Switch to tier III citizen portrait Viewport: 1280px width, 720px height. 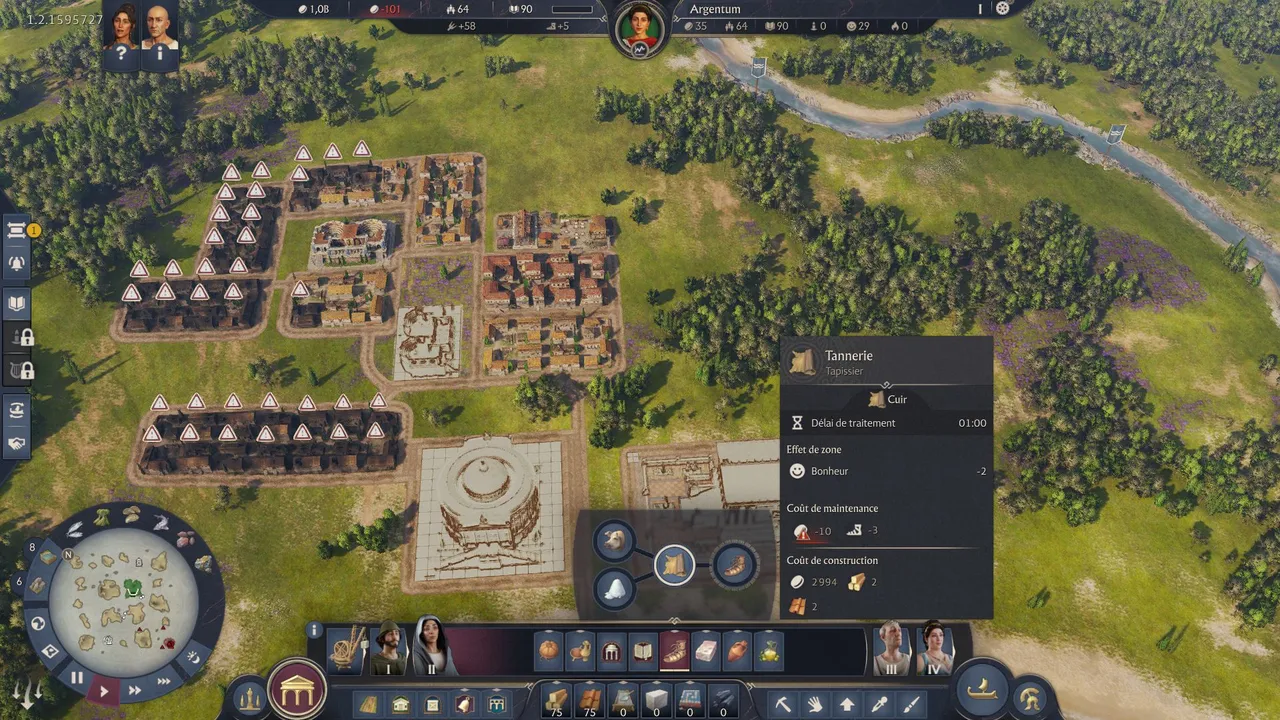[x=891, y=648]
